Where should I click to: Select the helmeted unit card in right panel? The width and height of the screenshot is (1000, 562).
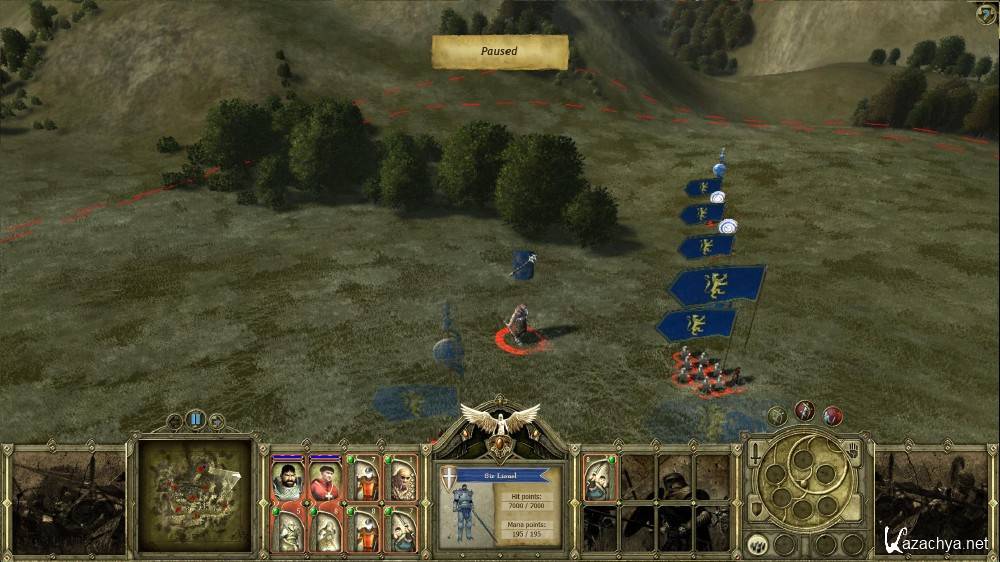(x=599, y=479)
